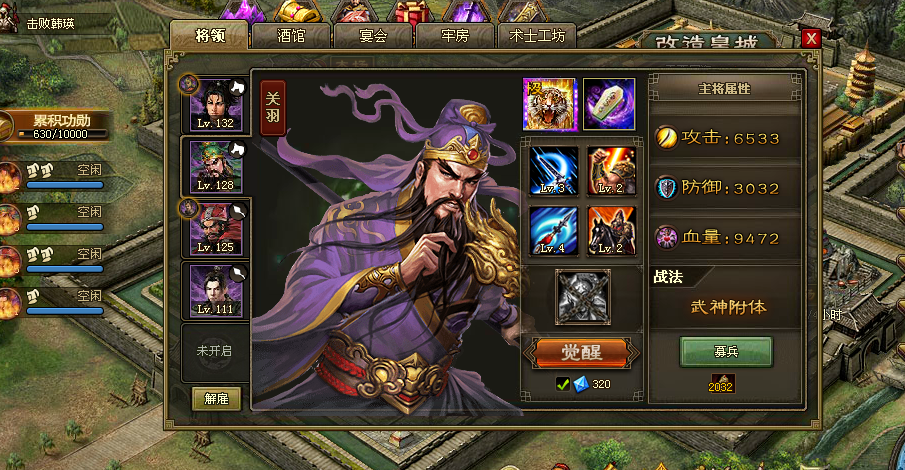
Task: Click the 解雇 dismiss button
Action: point(216,398)
